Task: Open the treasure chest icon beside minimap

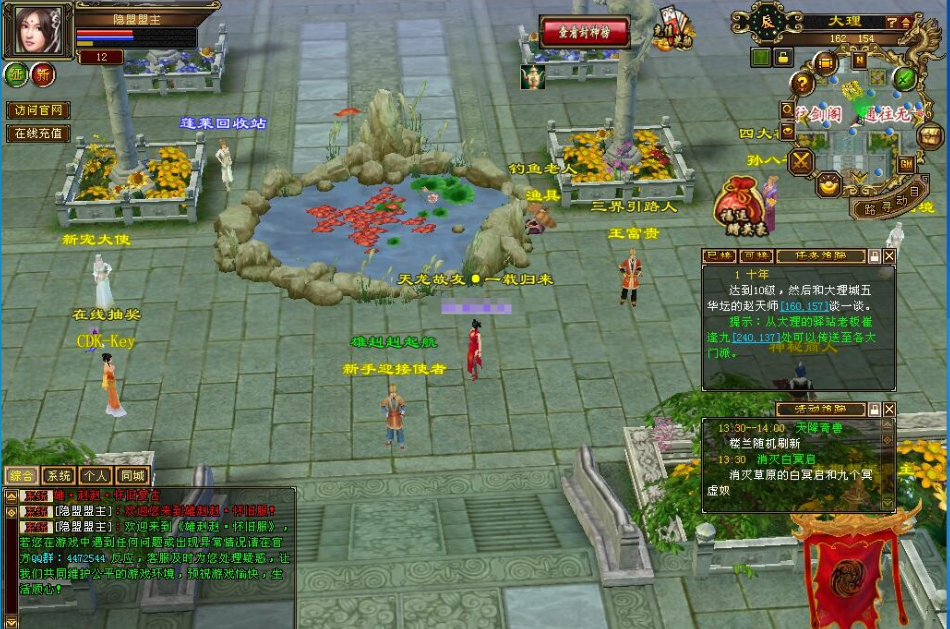Action: point(930,135)
